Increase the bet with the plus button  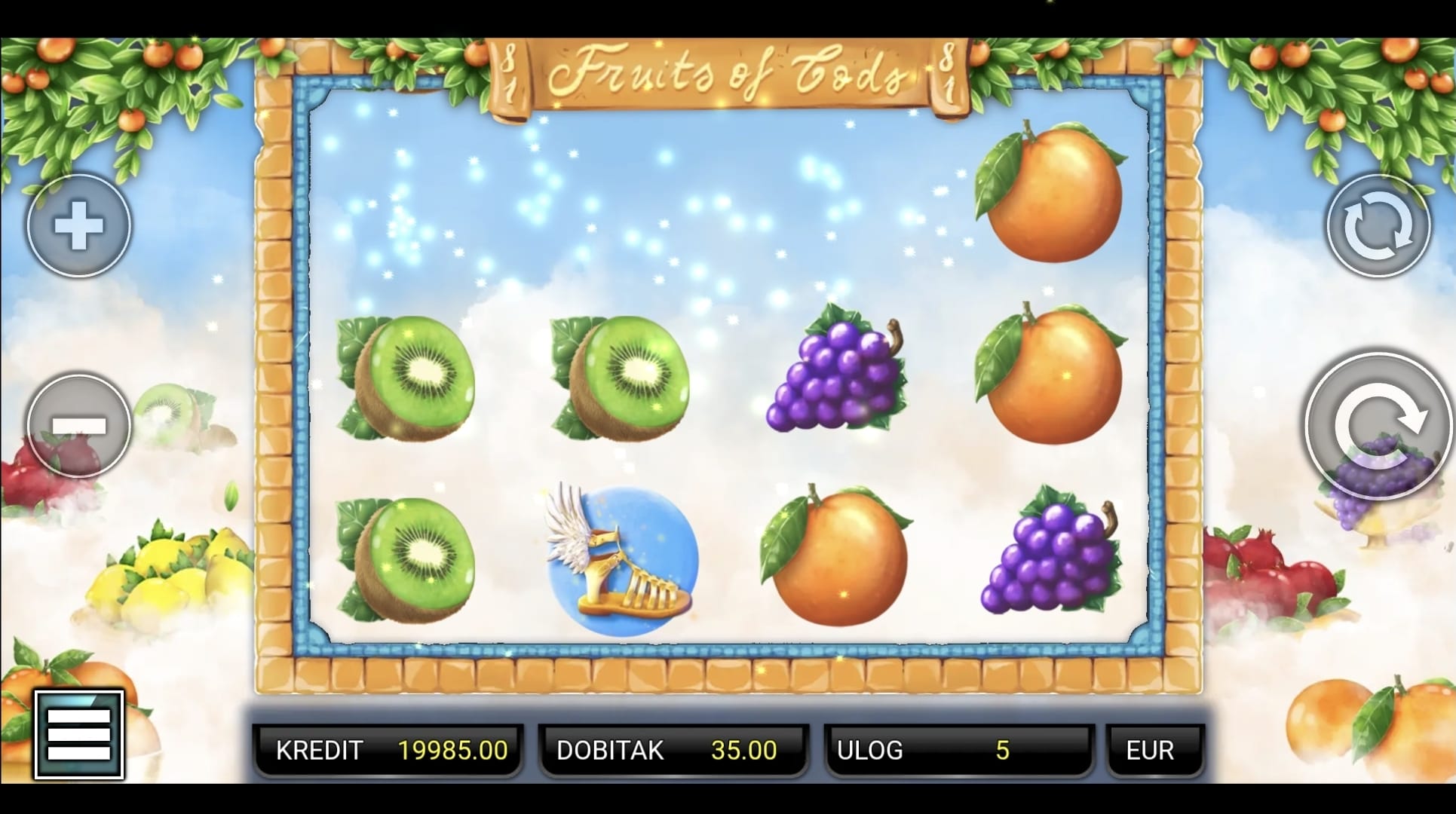point(79,225)
